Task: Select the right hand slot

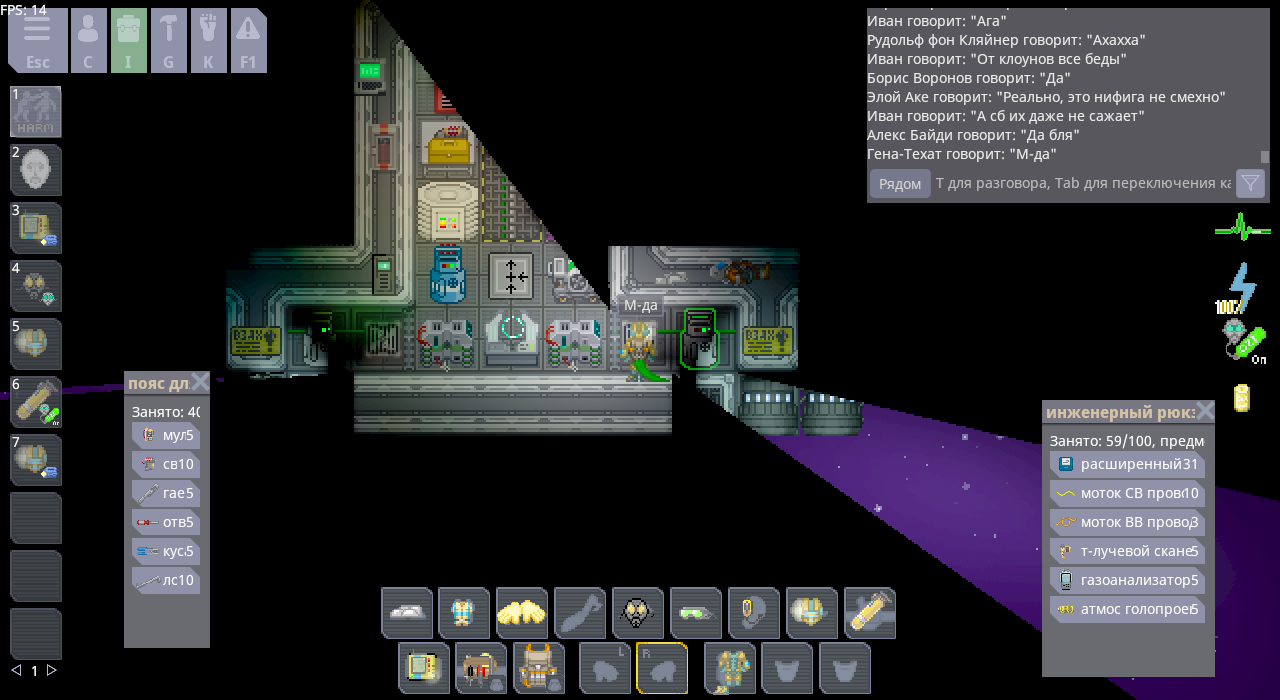Action: click(662, 668)
